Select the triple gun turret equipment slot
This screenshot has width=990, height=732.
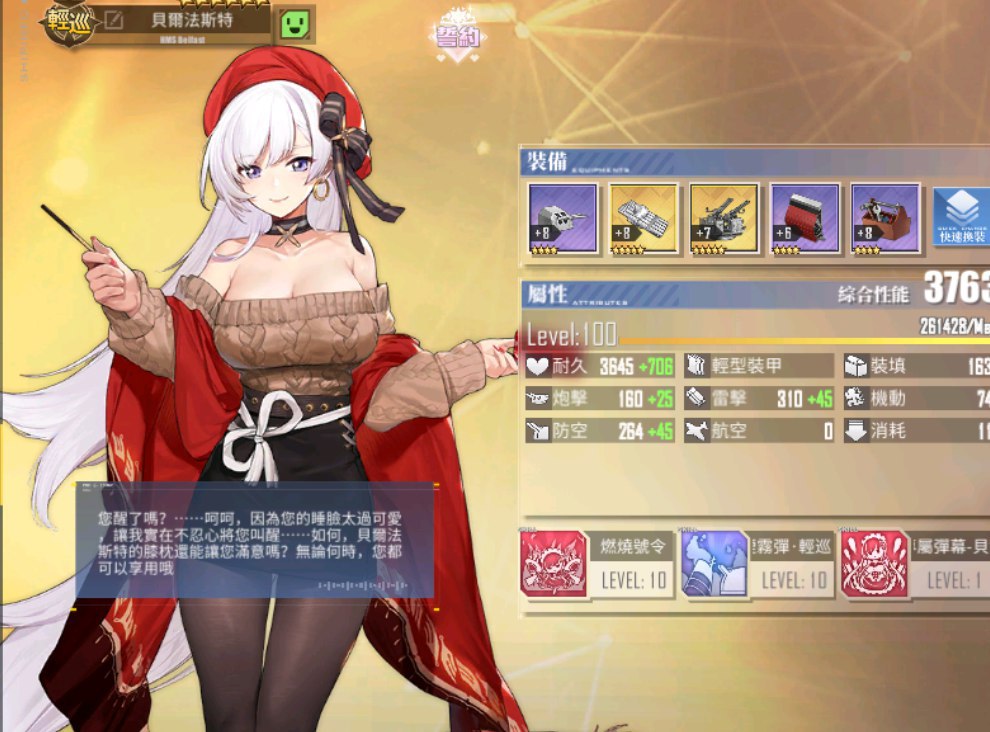(562, 218)
